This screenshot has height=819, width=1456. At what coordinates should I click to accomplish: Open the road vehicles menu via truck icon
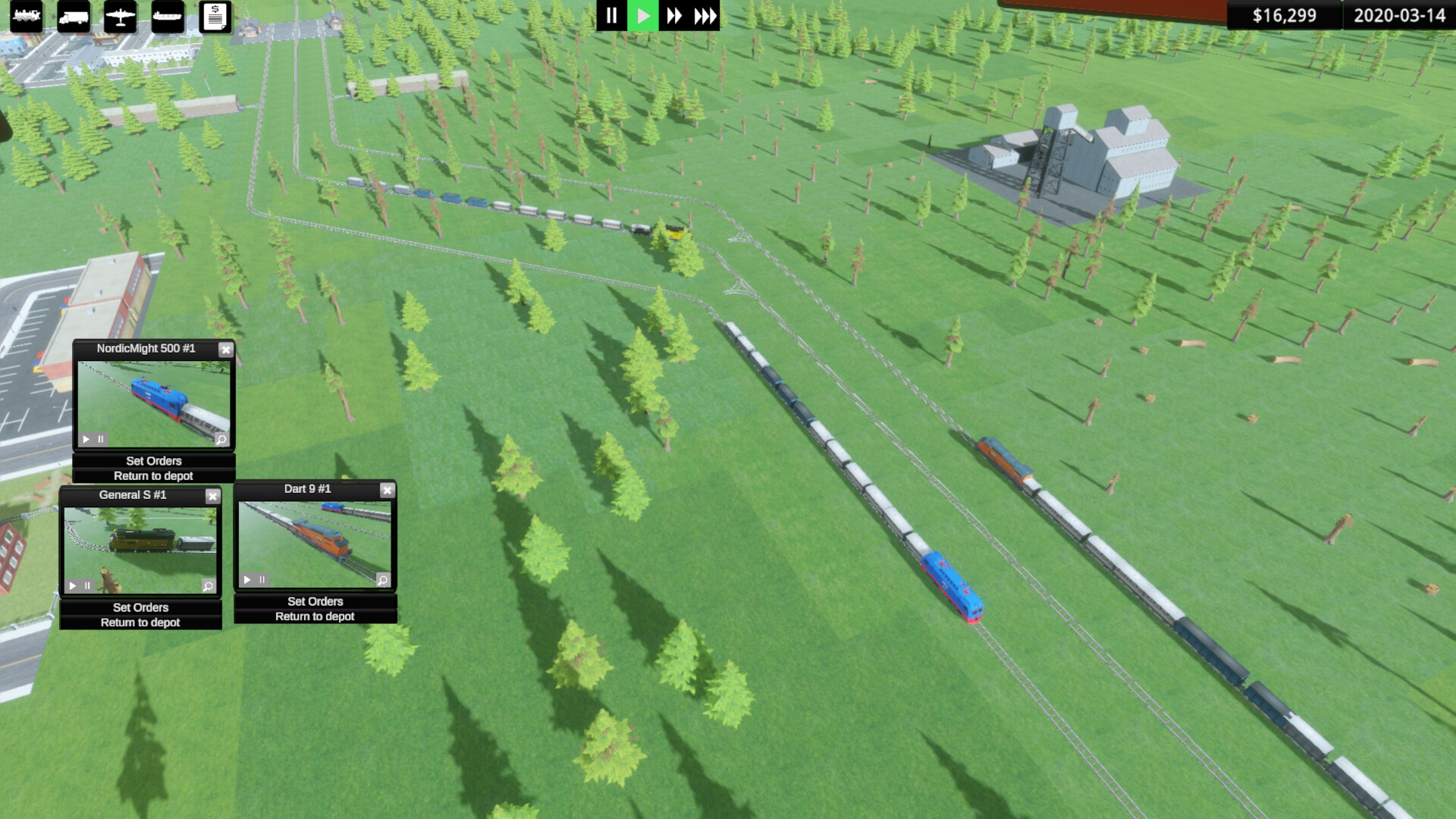click(73, 17)
